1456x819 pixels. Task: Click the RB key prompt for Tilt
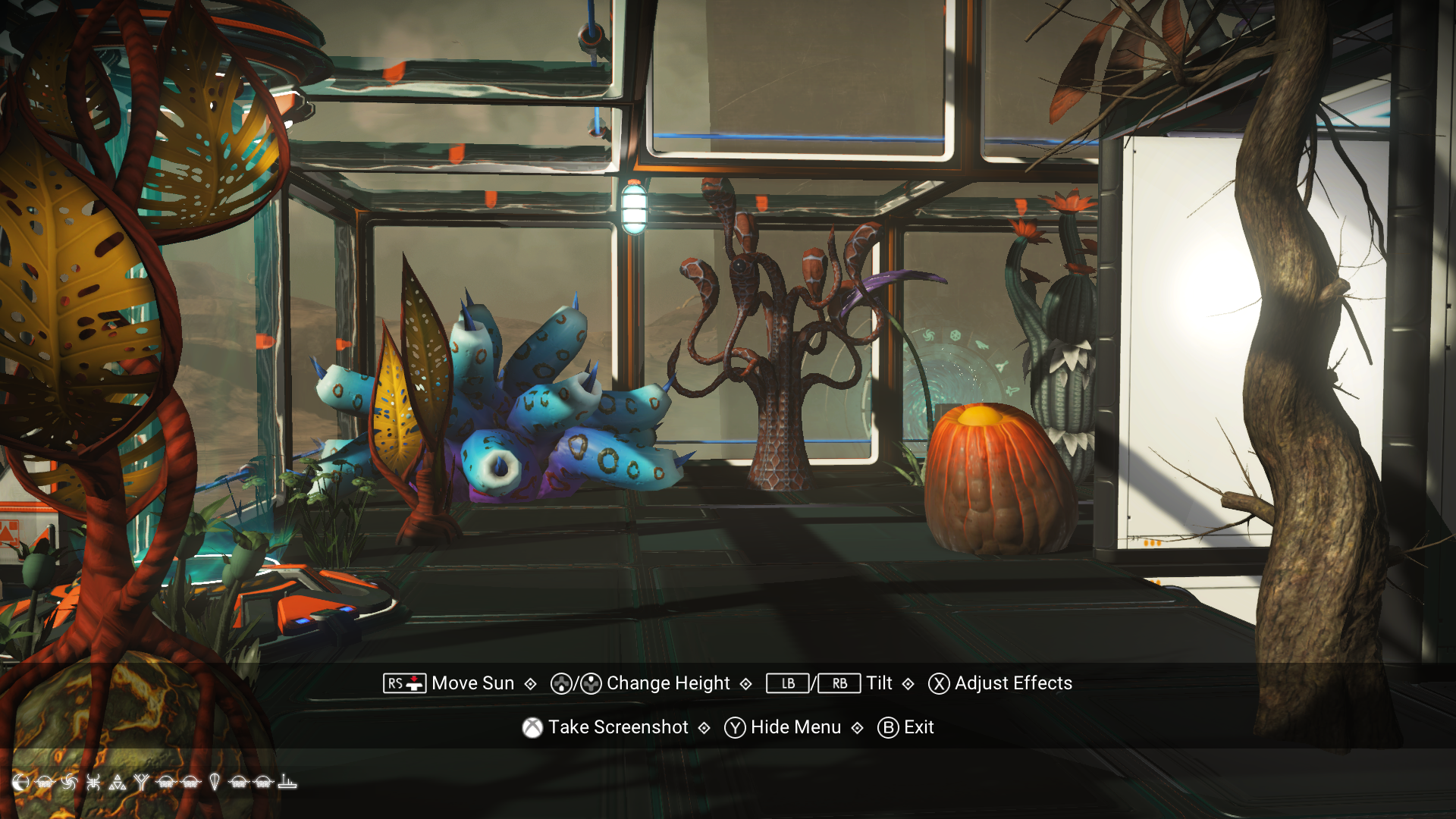[839, 683]
